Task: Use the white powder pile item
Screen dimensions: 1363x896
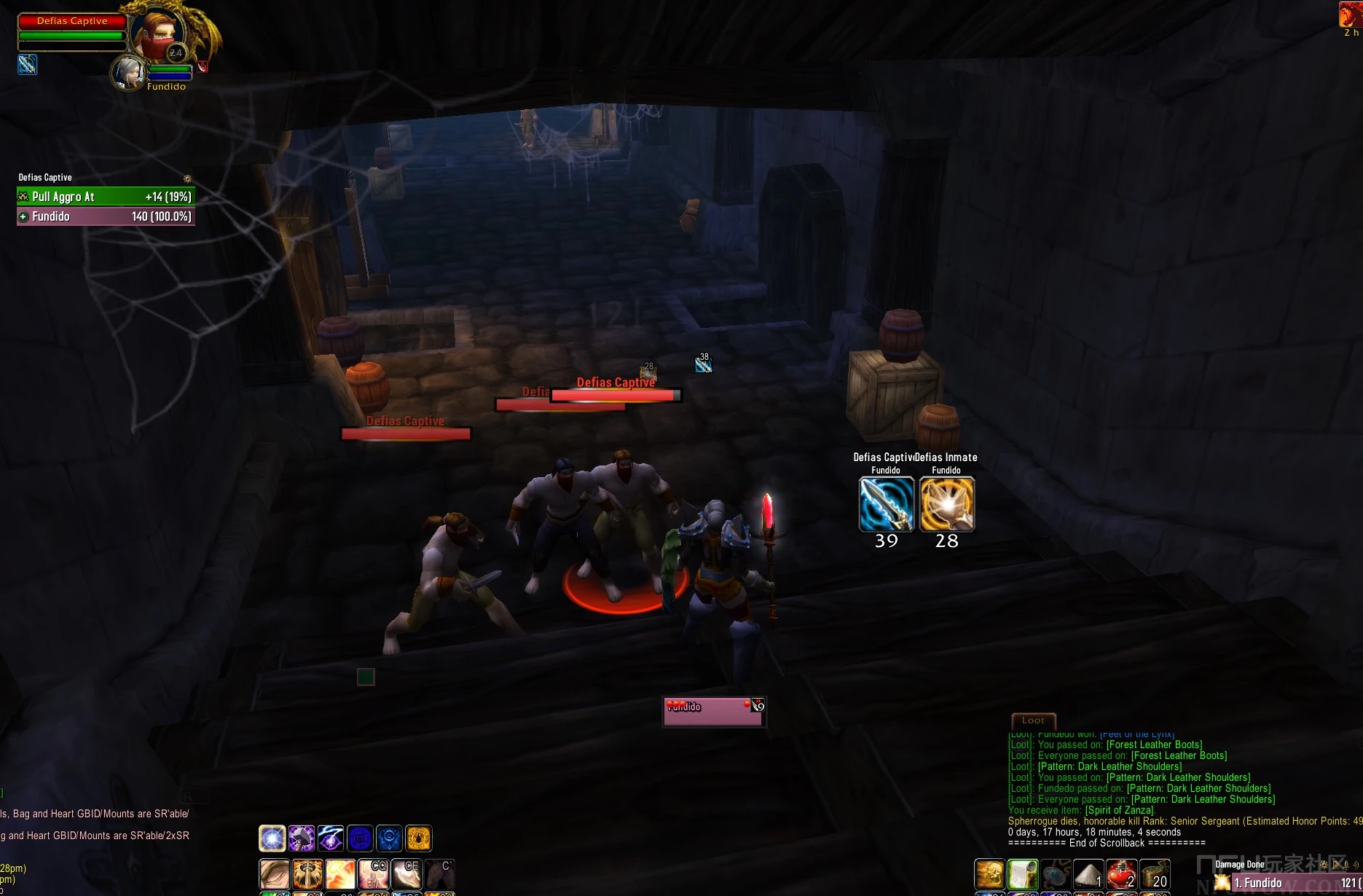Action: click(x=1088, y=873)
